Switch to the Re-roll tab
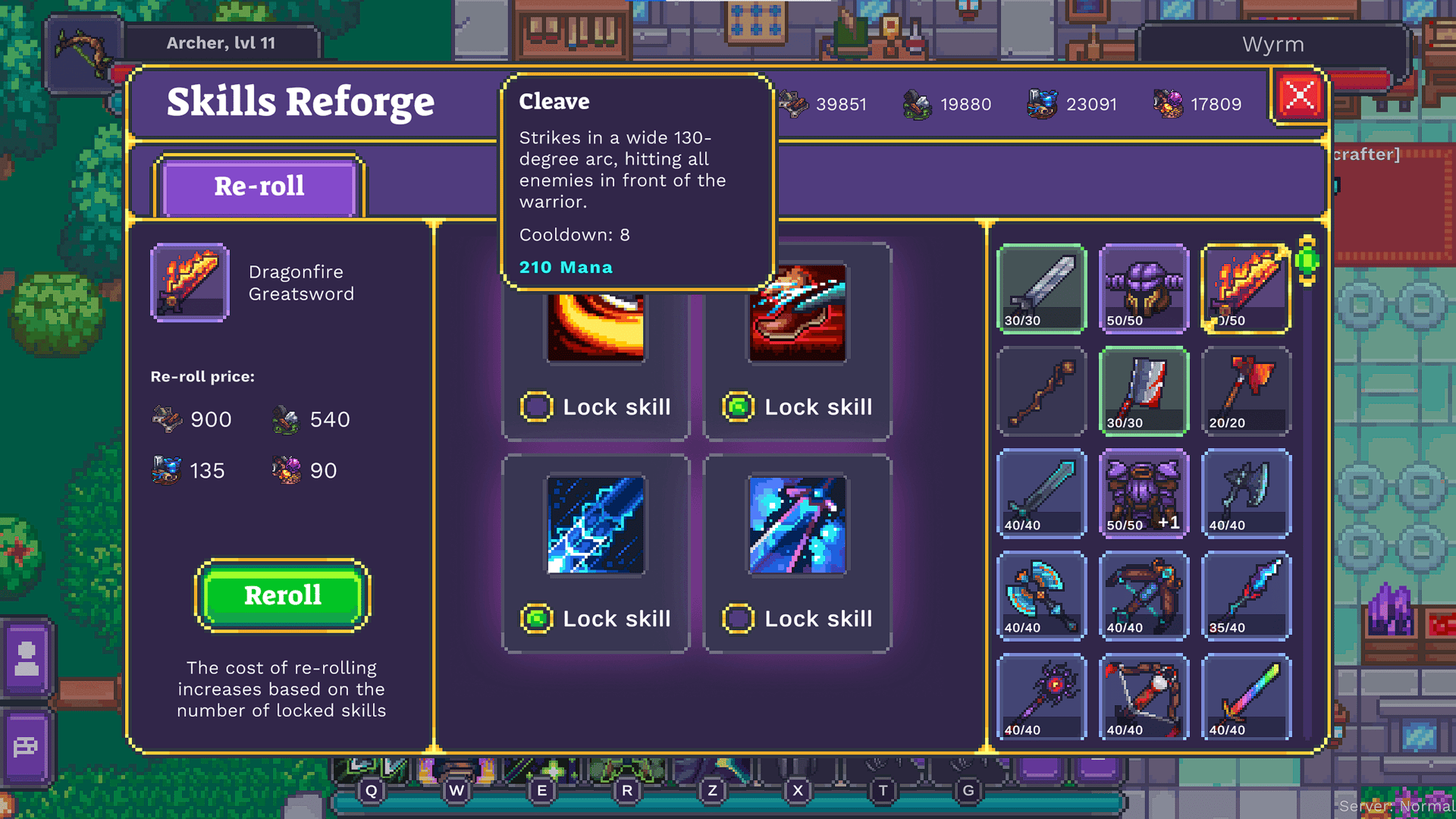Viewport: 1456px width, 819px height. (x=259, y=186)
